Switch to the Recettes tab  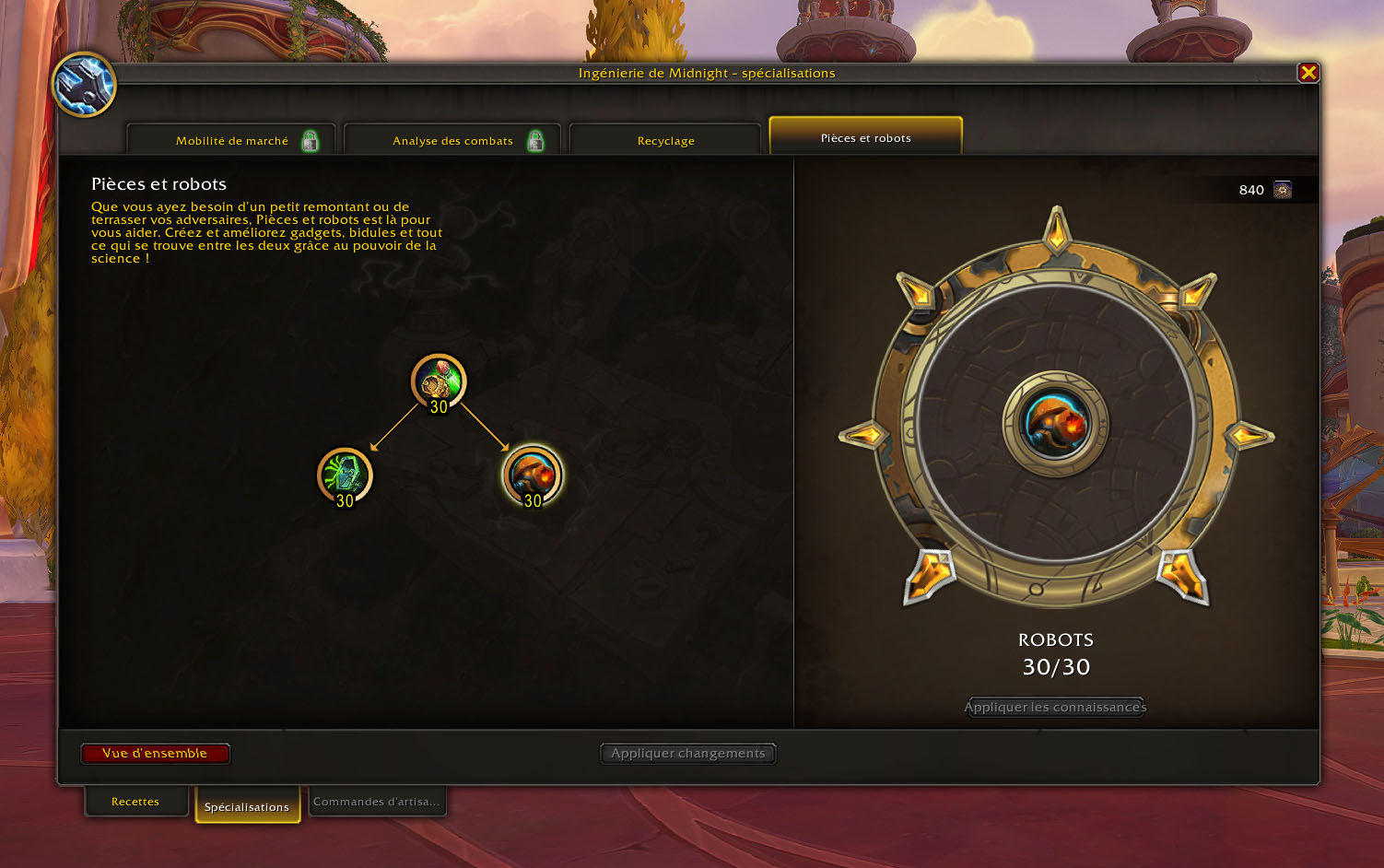click(135, 802)
